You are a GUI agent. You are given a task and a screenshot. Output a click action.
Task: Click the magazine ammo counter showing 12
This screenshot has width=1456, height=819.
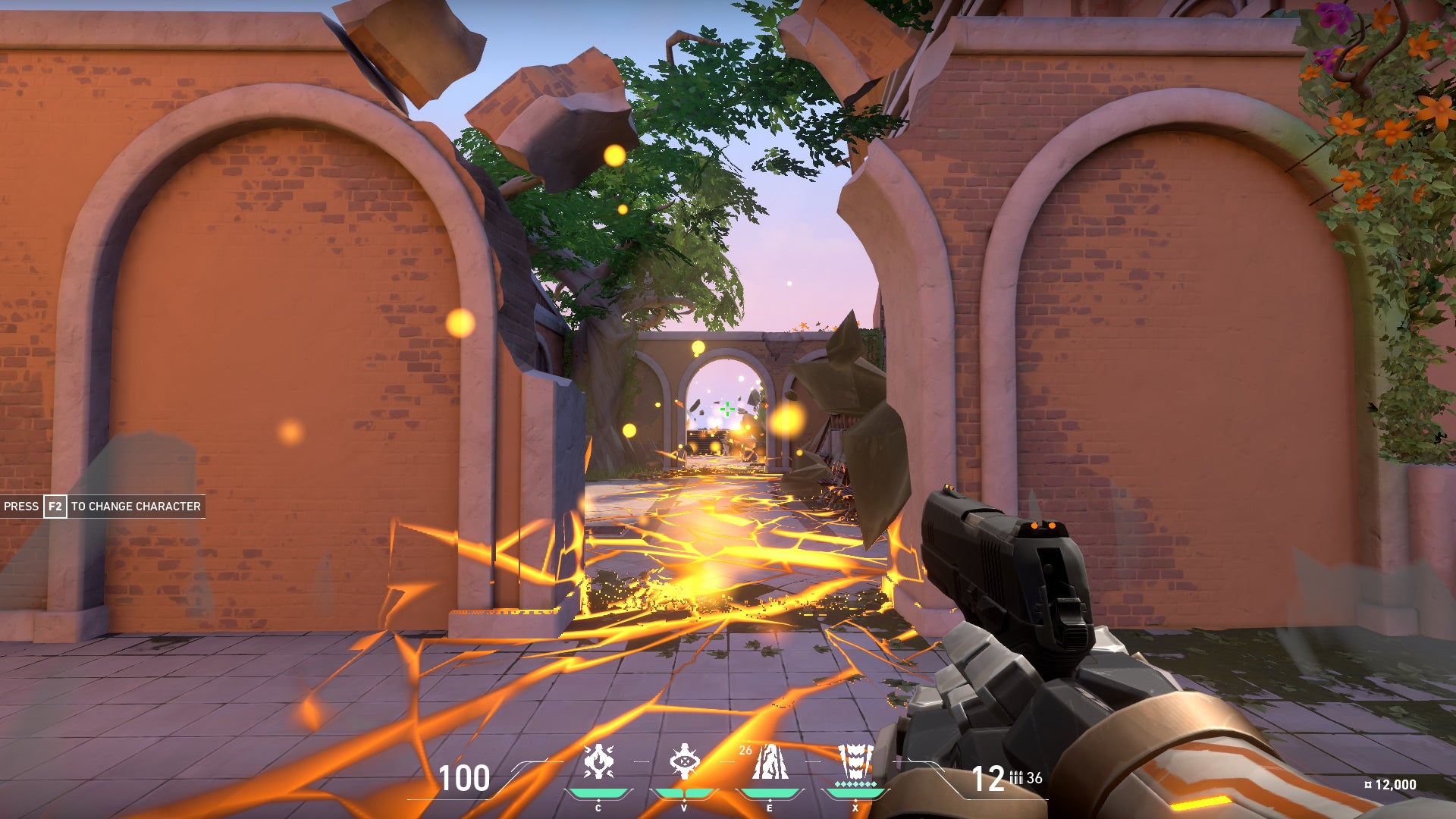(987, 777)
